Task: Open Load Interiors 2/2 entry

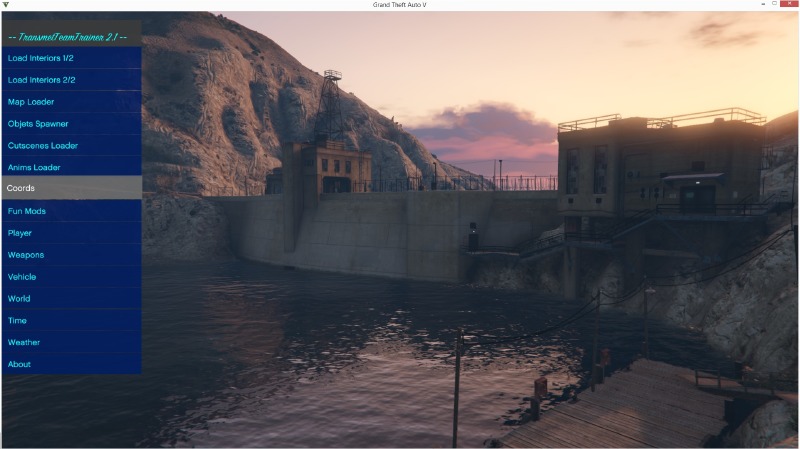Action: coord(70,80)
